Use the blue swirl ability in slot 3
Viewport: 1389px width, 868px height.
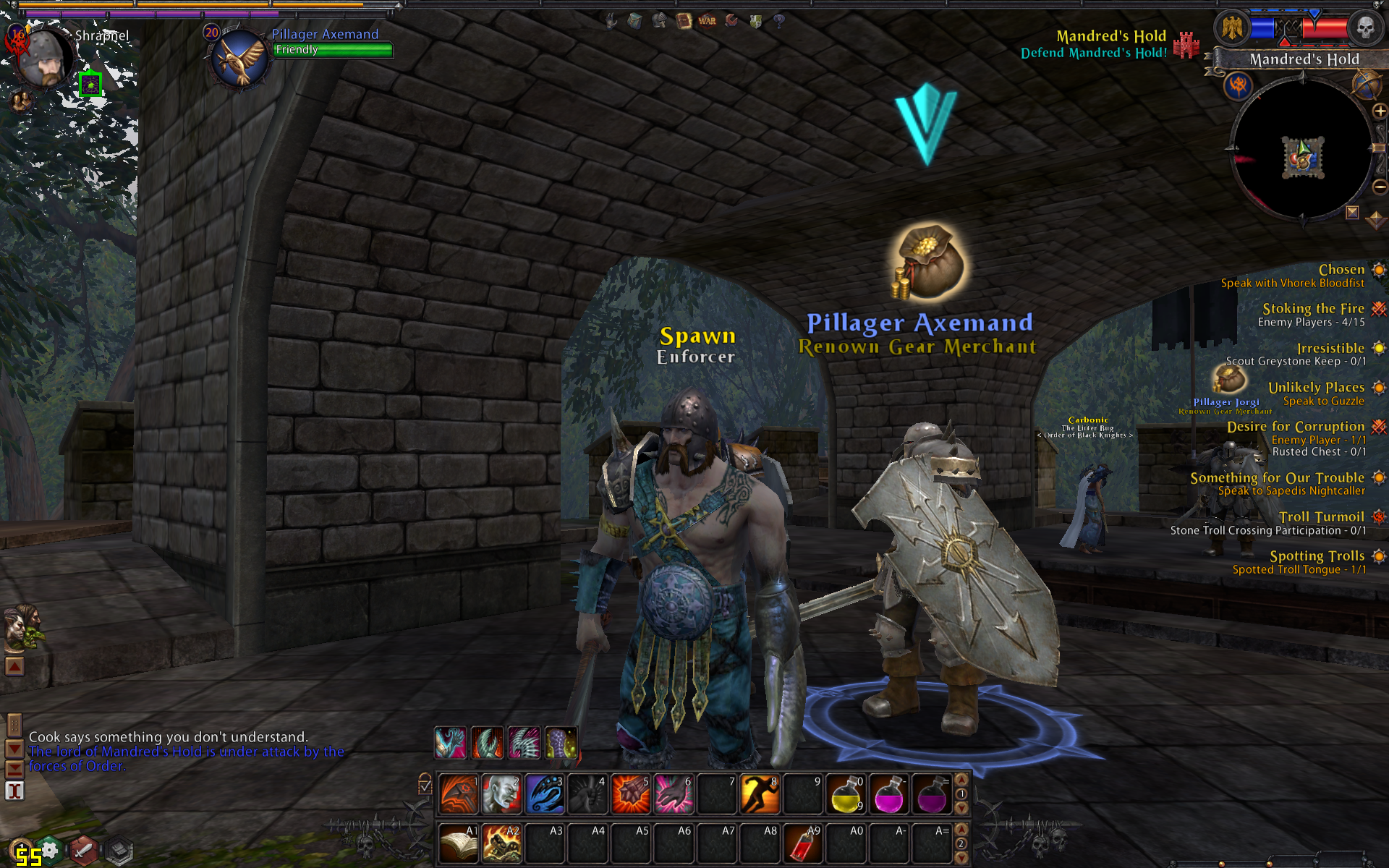coord(543,794)
